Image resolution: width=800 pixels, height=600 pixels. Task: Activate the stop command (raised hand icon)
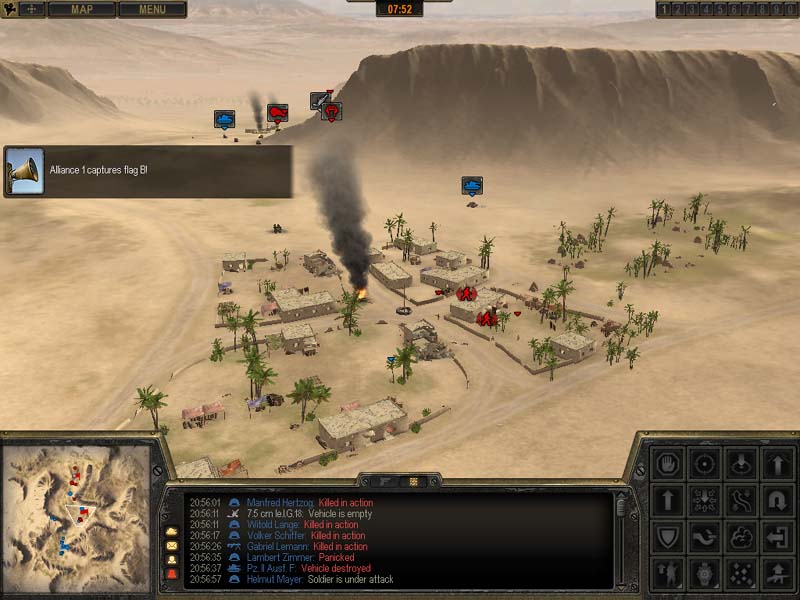[667, 464]
